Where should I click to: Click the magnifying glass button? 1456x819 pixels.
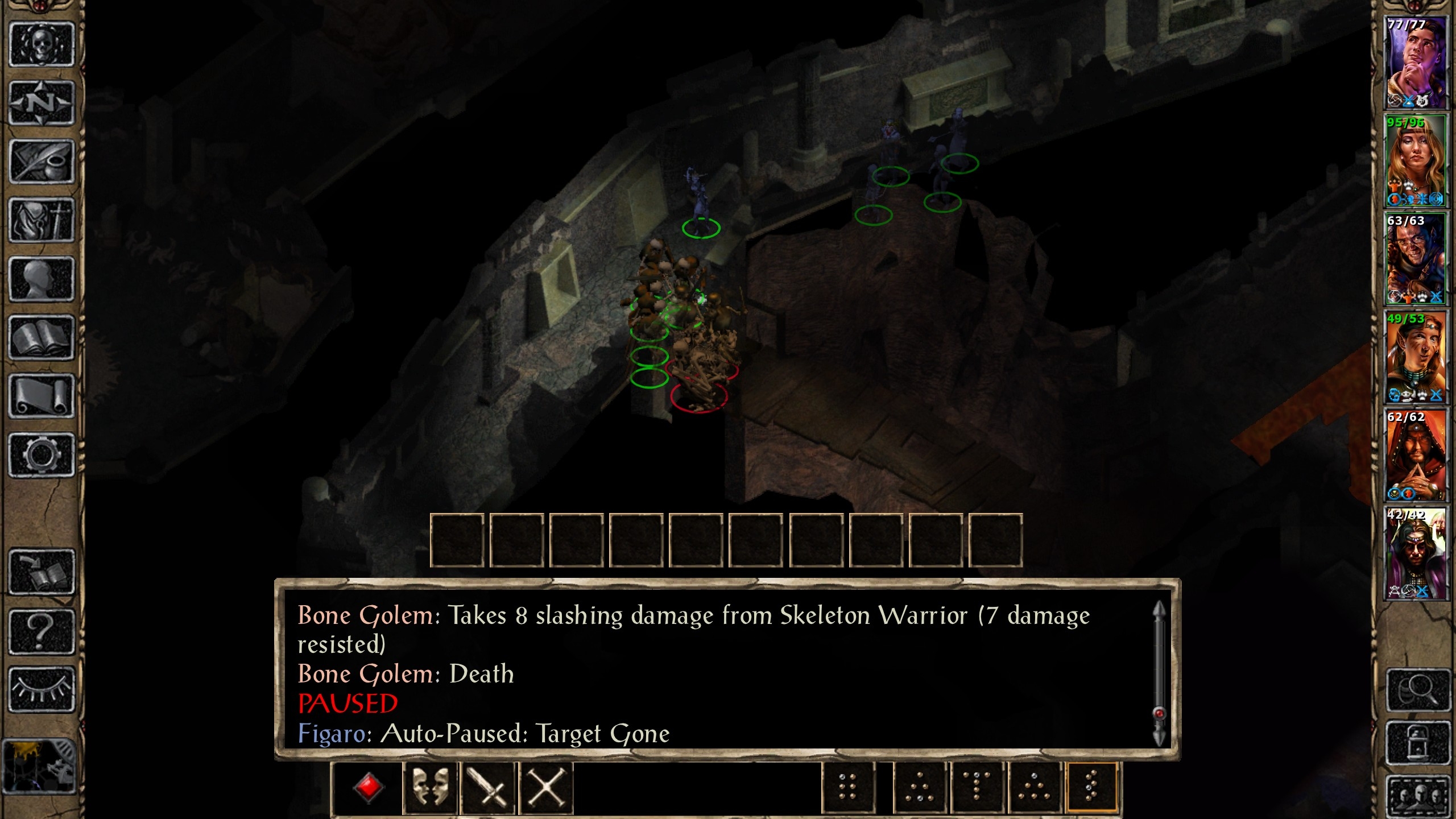[1418, 690]
